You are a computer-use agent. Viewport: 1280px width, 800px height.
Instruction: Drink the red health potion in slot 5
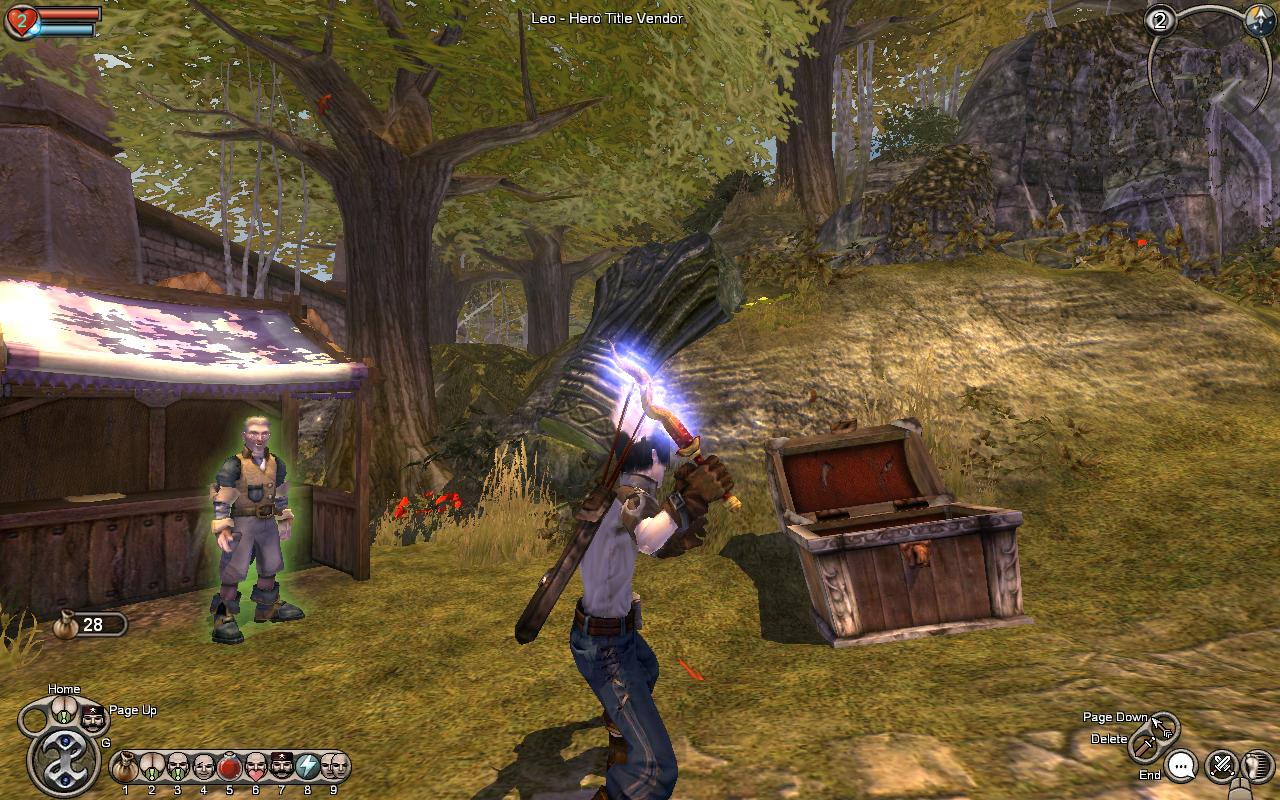point(230,768)
